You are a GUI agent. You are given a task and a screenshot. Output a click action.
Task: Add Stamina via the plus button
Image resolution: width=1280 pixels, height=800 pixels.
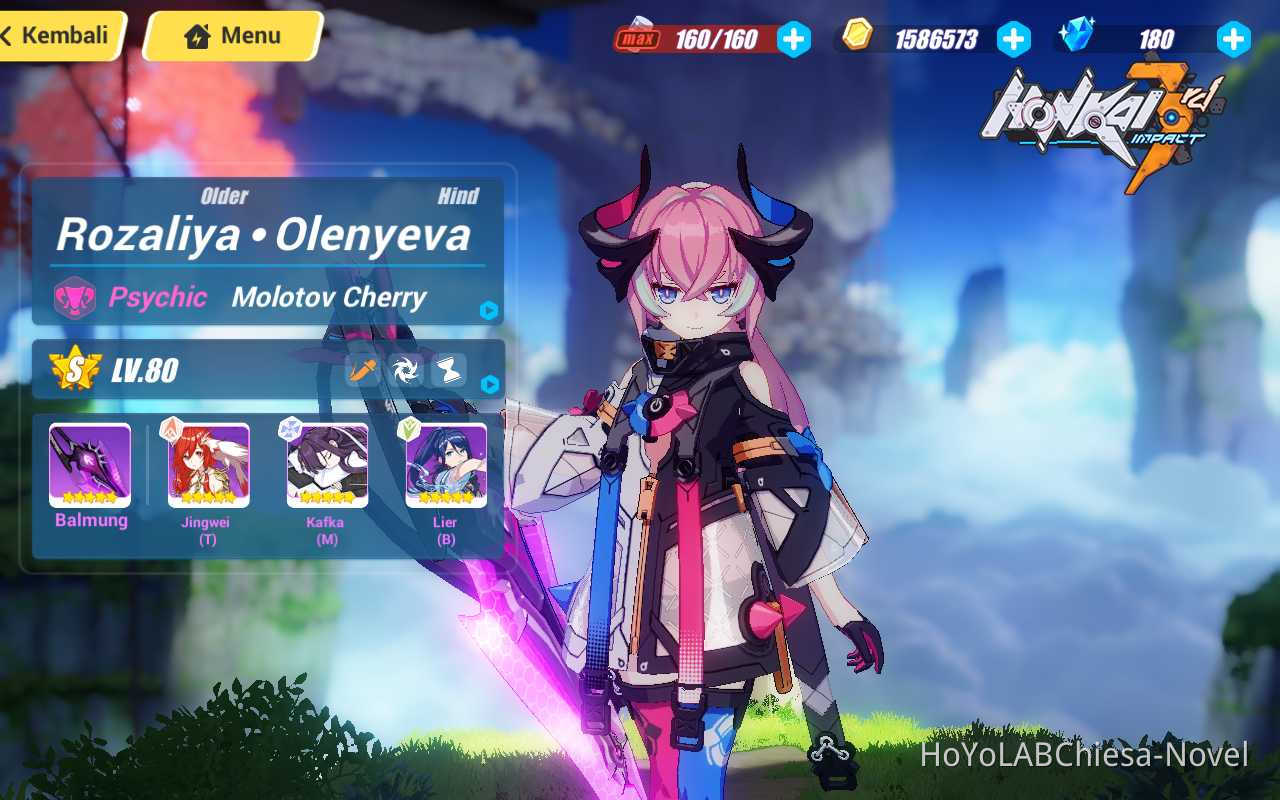point(793,38)
